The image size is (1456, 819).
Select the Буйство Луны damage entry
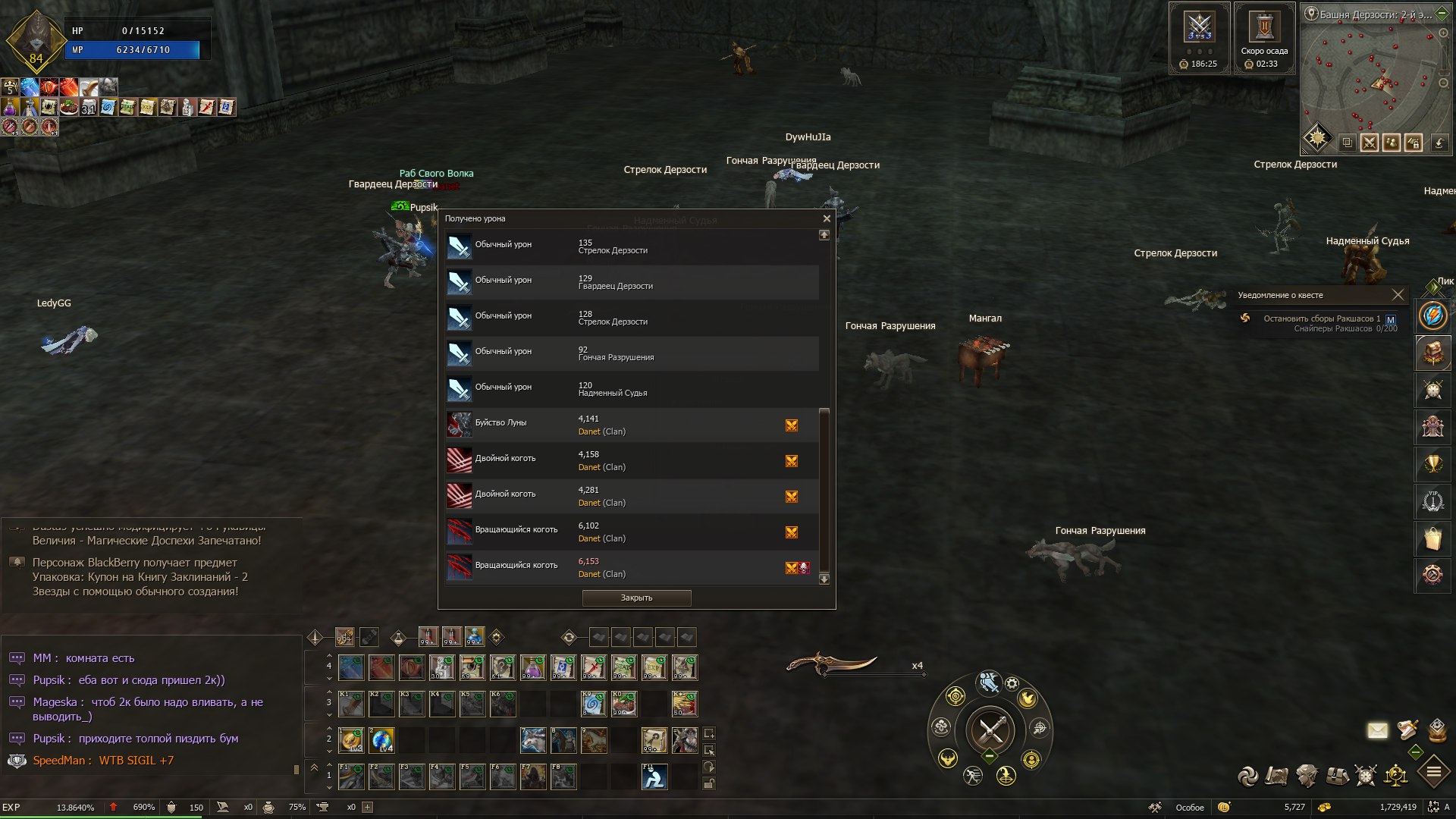632,425
